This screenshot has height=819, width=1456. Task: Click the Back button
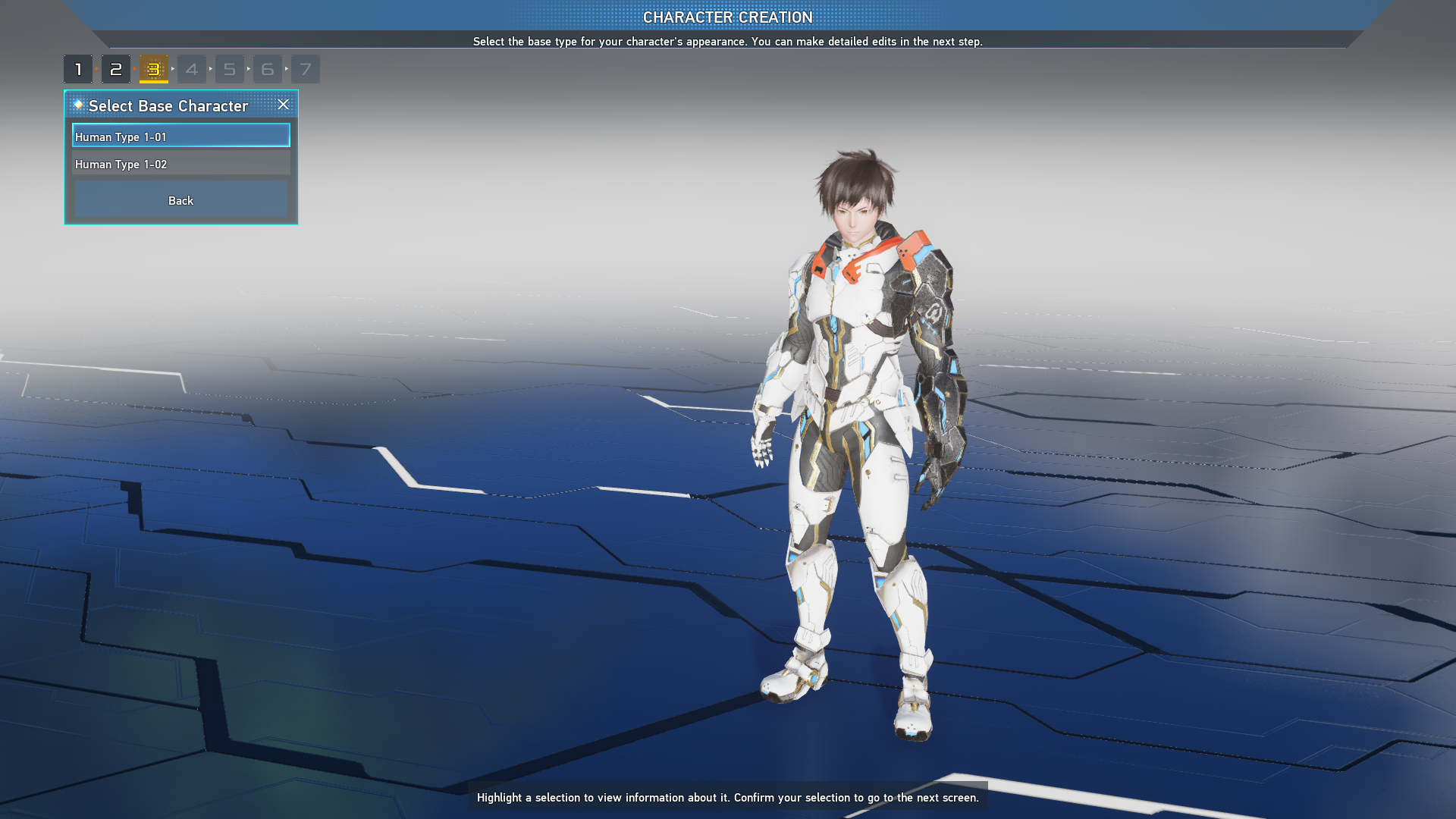click(180, 200)
